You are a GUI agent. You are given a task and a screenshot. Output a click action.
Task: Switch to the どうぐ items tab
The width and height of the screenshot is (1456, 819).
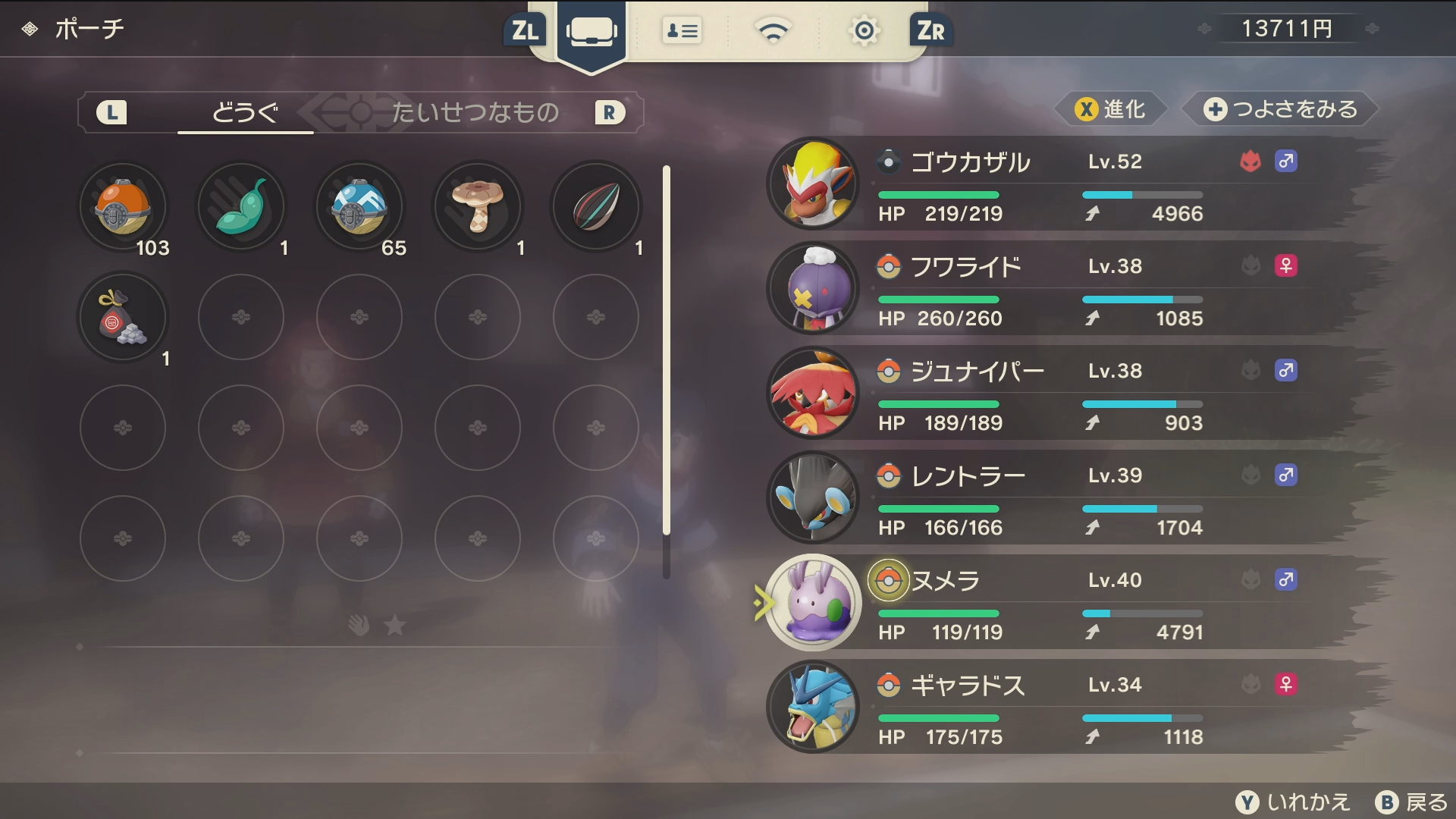[x=245, y=112]
